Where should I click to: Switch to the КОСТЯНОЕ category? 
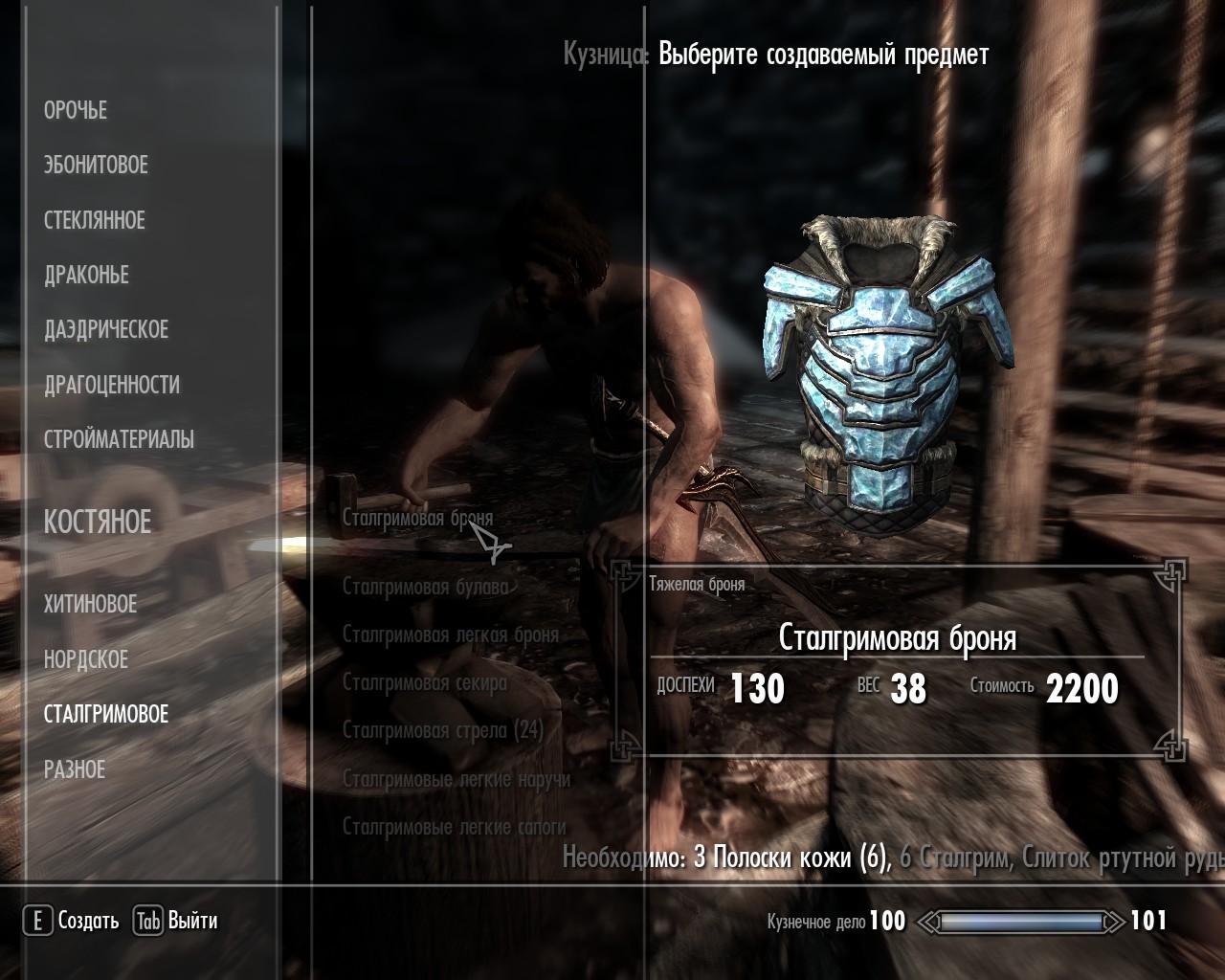[98, 523]
